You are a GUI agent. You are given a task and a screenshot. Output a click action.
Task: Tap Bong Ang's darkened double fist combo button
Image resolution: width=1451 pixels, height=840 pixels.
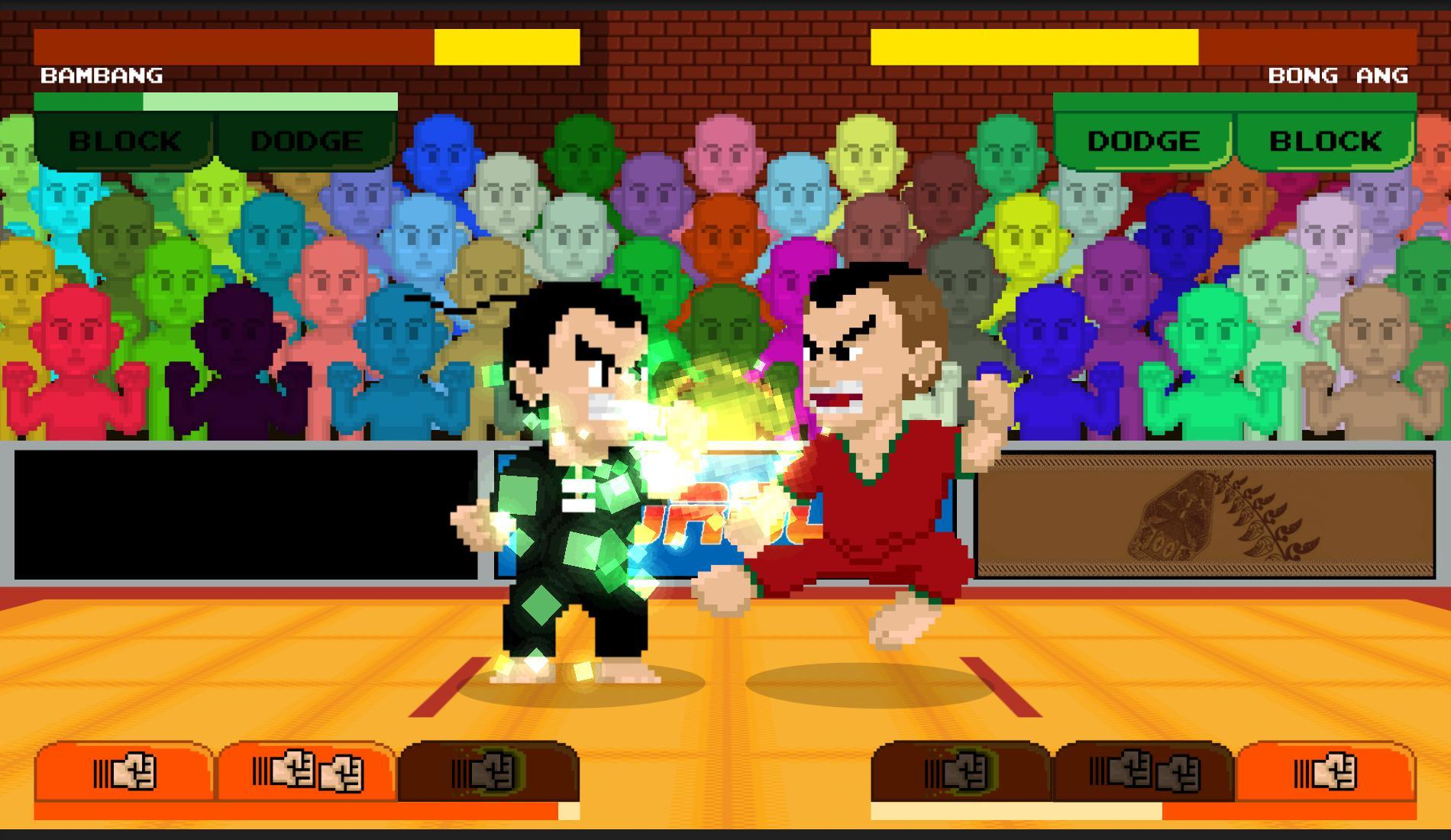point(1146,771)
